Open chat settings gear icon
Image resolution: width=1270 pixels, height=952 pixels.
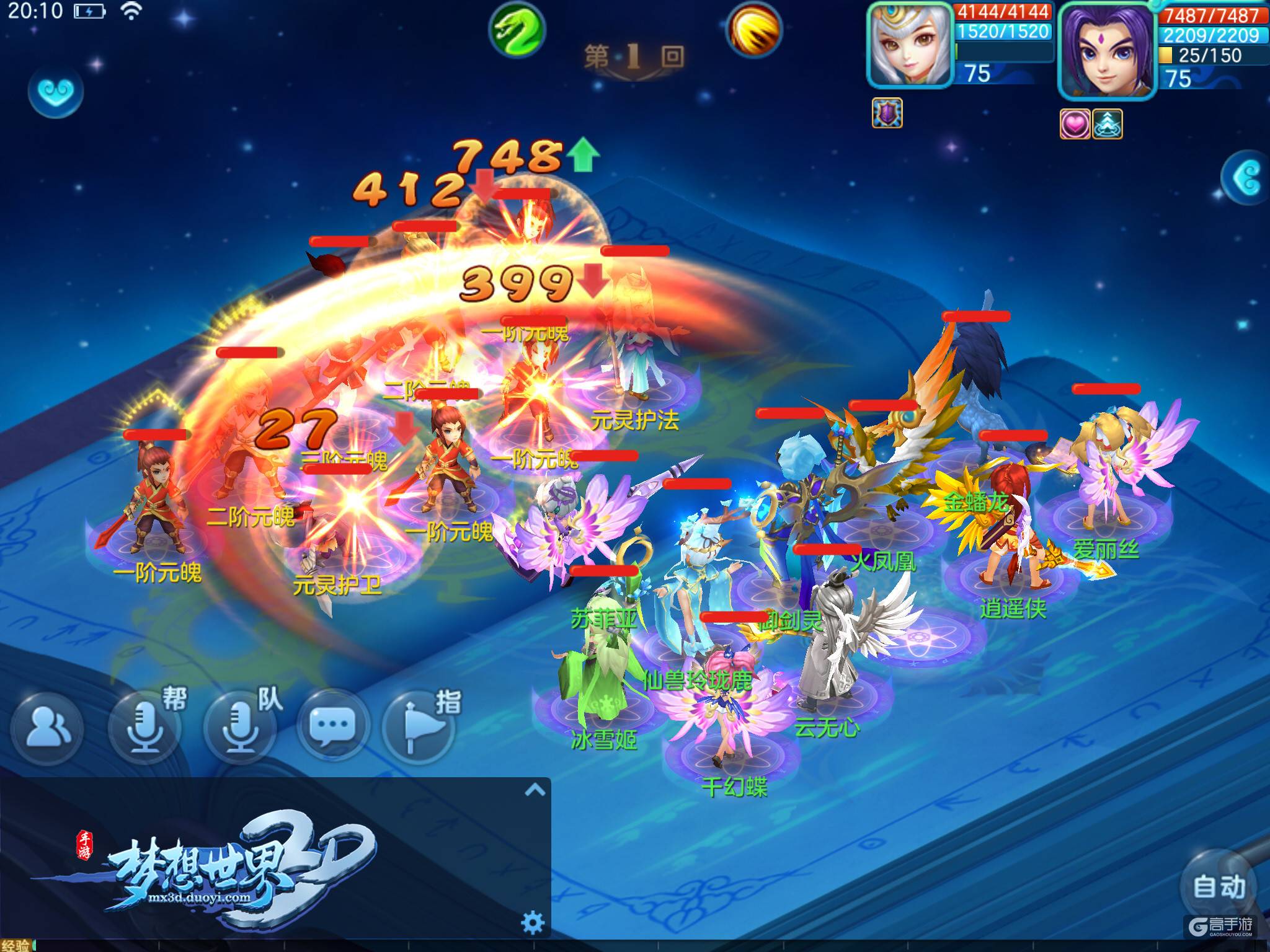point(533,922)
